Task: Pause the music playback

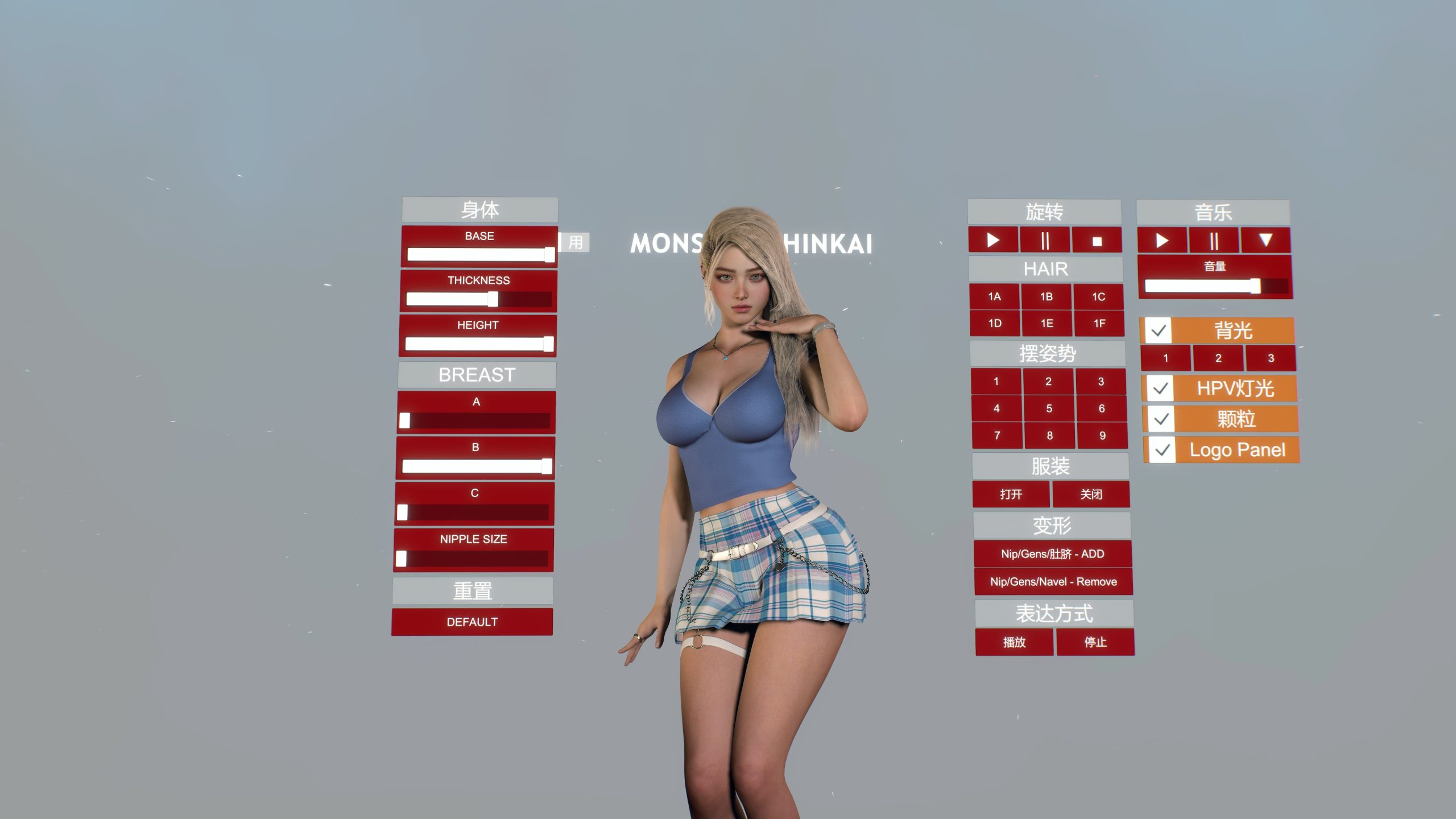Action: [x=1214, y=241]
